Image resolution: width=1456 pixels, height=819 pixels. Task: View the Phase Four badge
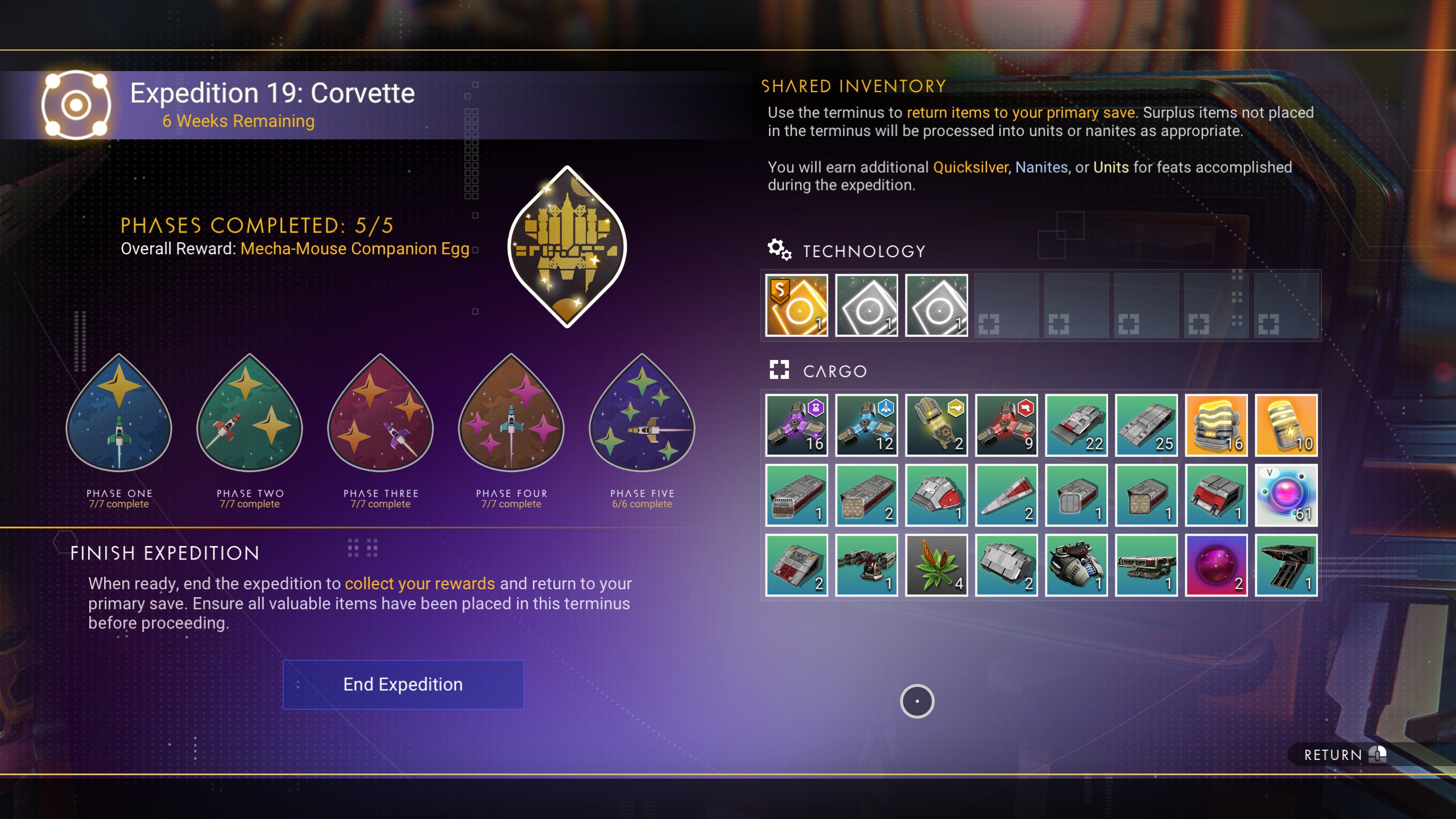point(511,414)
